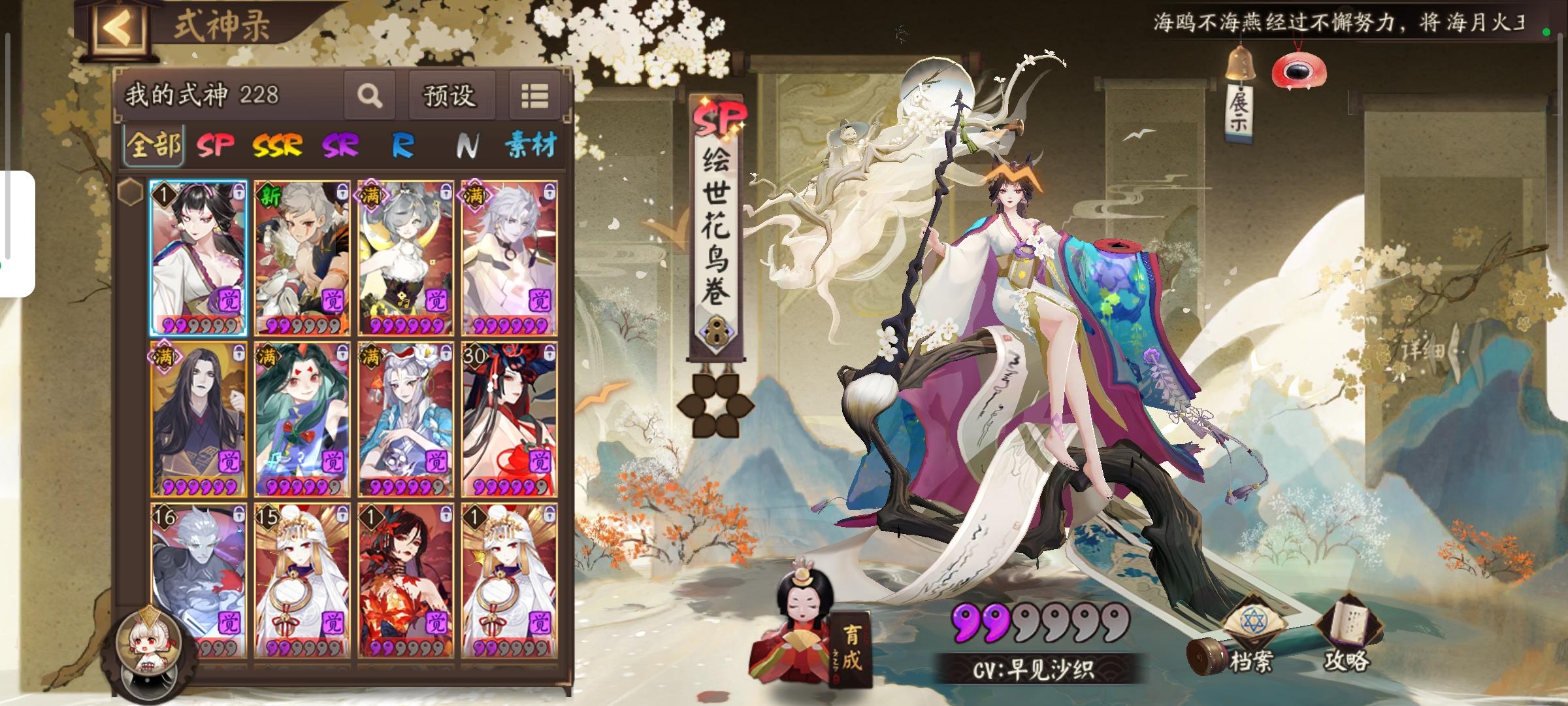This screenshot has height=706, width=1568.
Task: Switch to the SSR rarity tab
Action: click(x=277, y=146)
